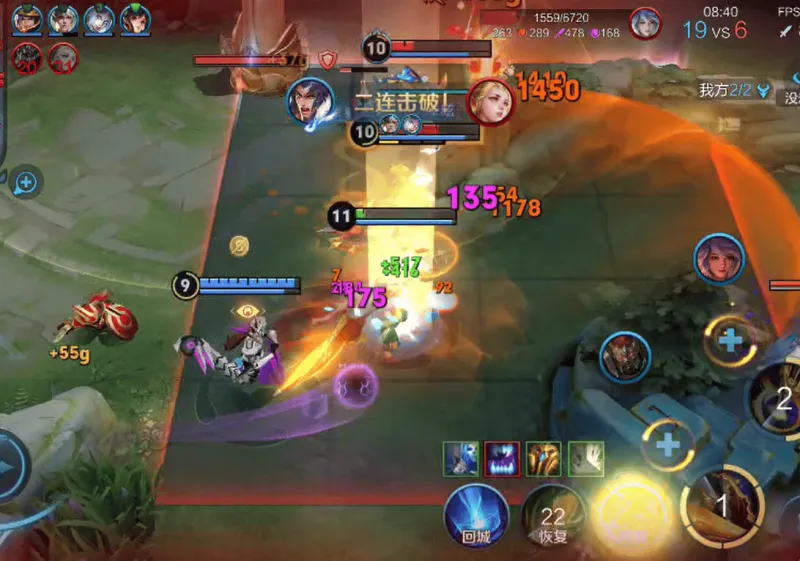
Task: Click the hero portrait beside the timer
Action: [x=646, y=22]
